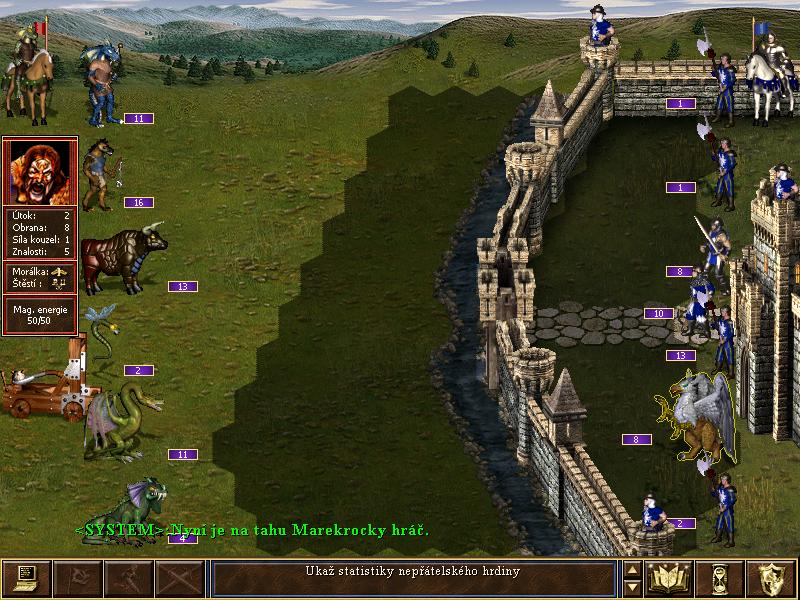The height and width of the screenshot is (600, 800).
Task: Click the combat log down arrow
Action: [x=632, y=587]
